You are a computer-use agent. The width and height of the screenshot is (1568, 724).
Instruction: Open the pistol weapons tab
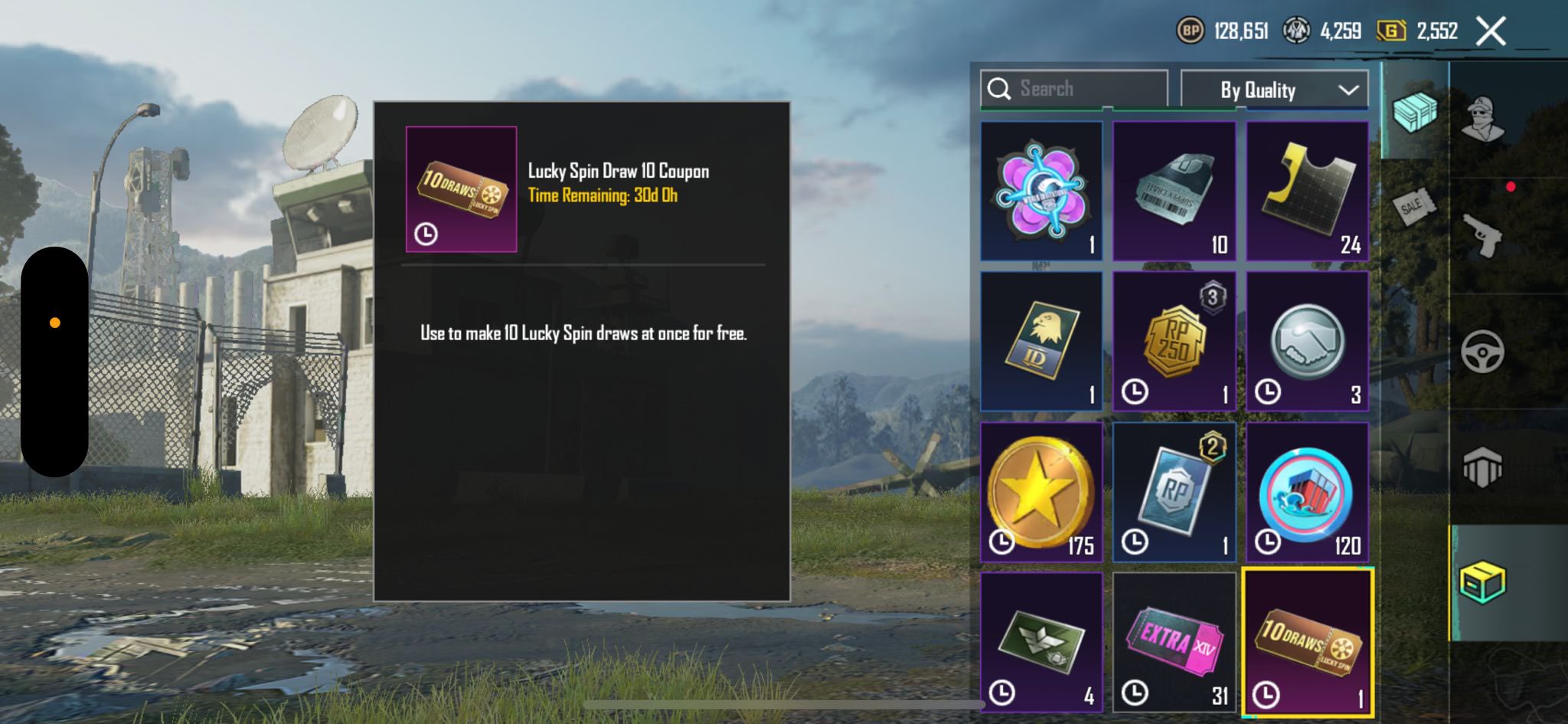tap(1483, 236)
